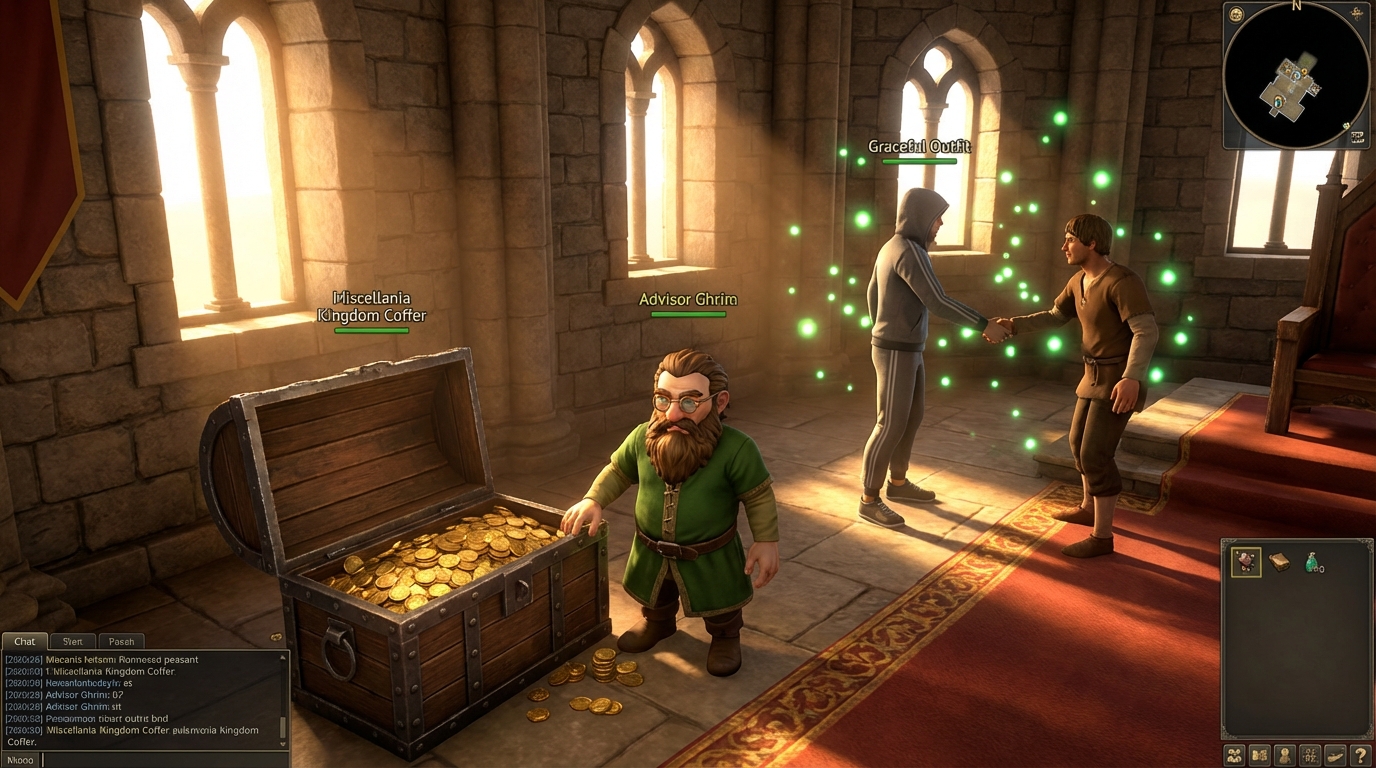
Task: Select the green potion flask in inventory
Action: [1311, 563]
